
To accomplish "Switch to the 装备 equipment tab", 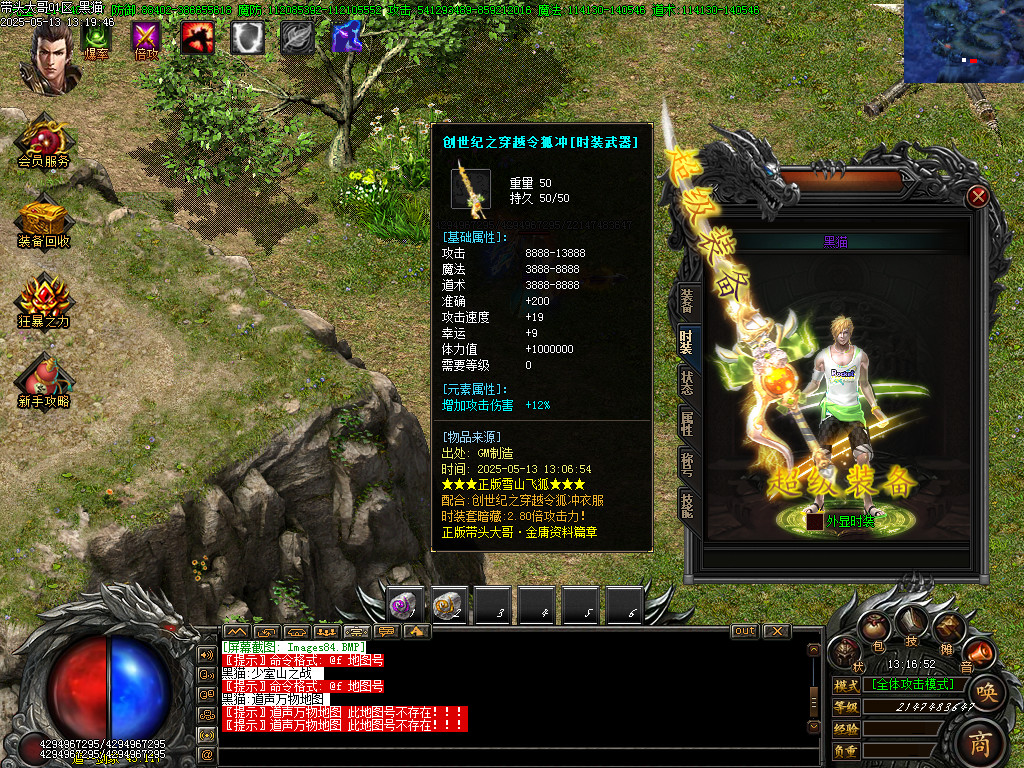I will pyautogui.click(x=687, y=299).
